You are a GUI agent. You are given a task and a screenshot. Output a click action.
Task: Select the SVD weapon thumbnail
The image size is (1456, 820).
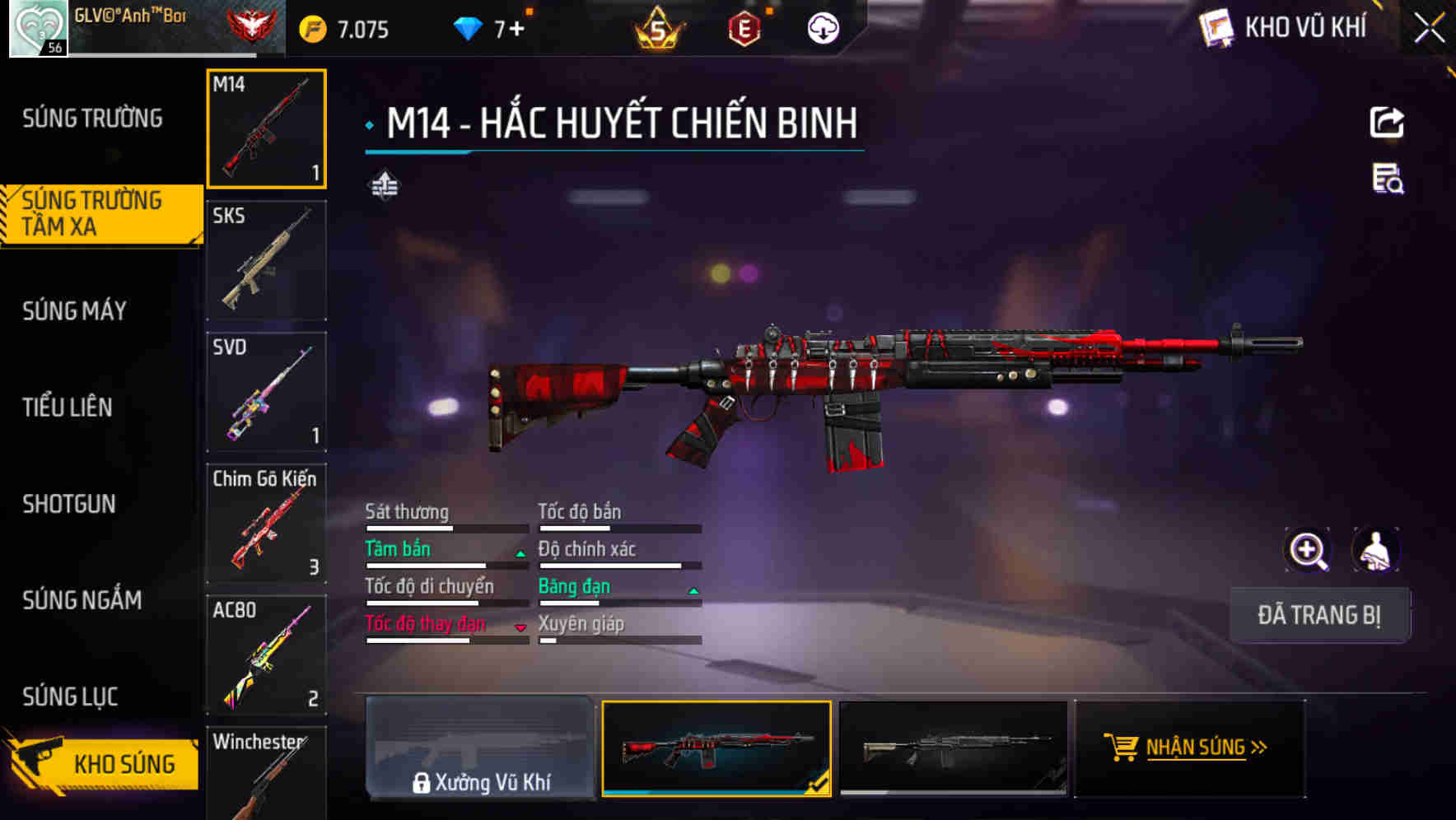coord(265,393)
